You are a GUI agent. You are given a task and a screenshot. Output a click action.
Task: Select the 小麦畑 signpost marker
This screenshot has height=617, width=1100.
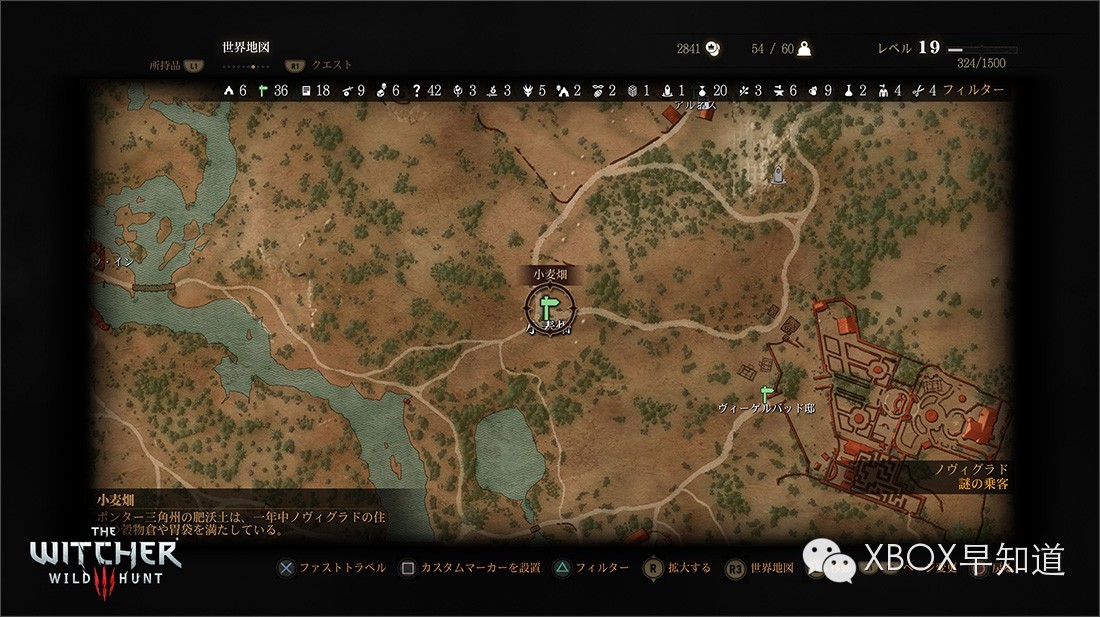[549, 305]
